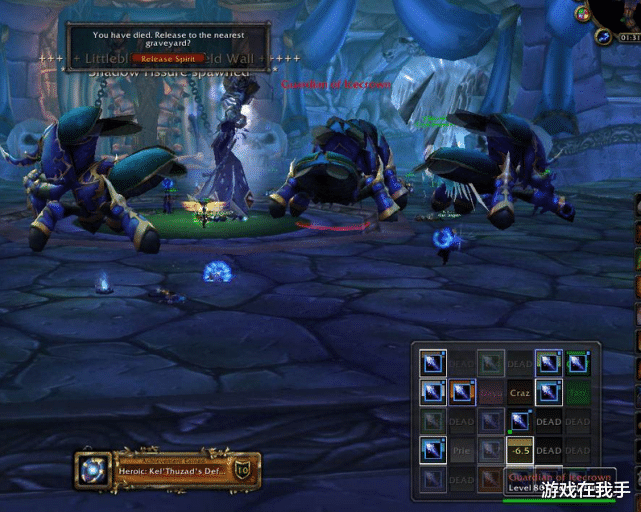Open the Heroic: Kel'Thuzad's Defeat achievement alert
641x512 pixels.
click(168, 468)
